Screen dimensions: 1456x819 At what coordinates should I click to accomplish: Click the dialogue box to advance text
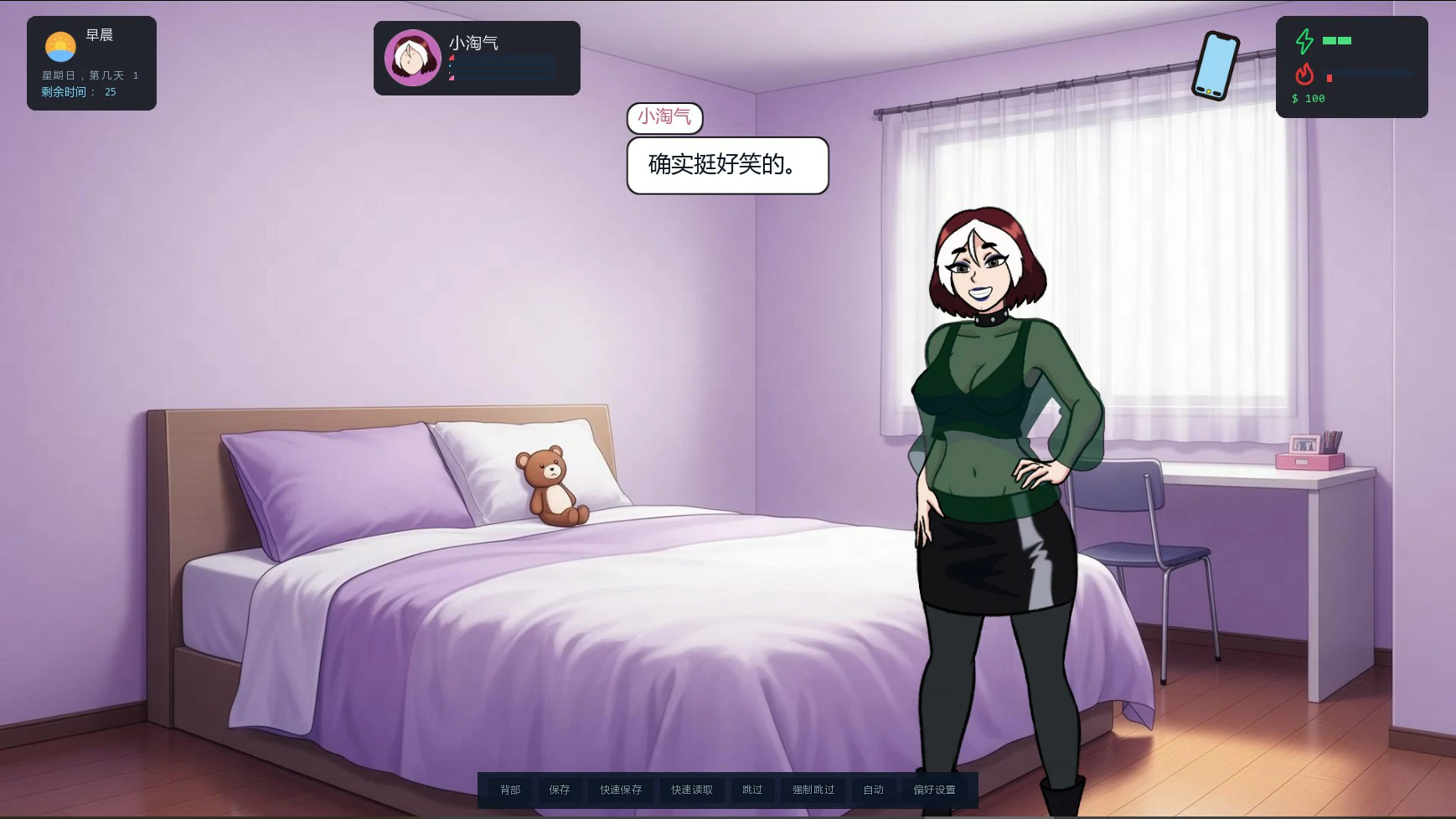click(725, 166)
